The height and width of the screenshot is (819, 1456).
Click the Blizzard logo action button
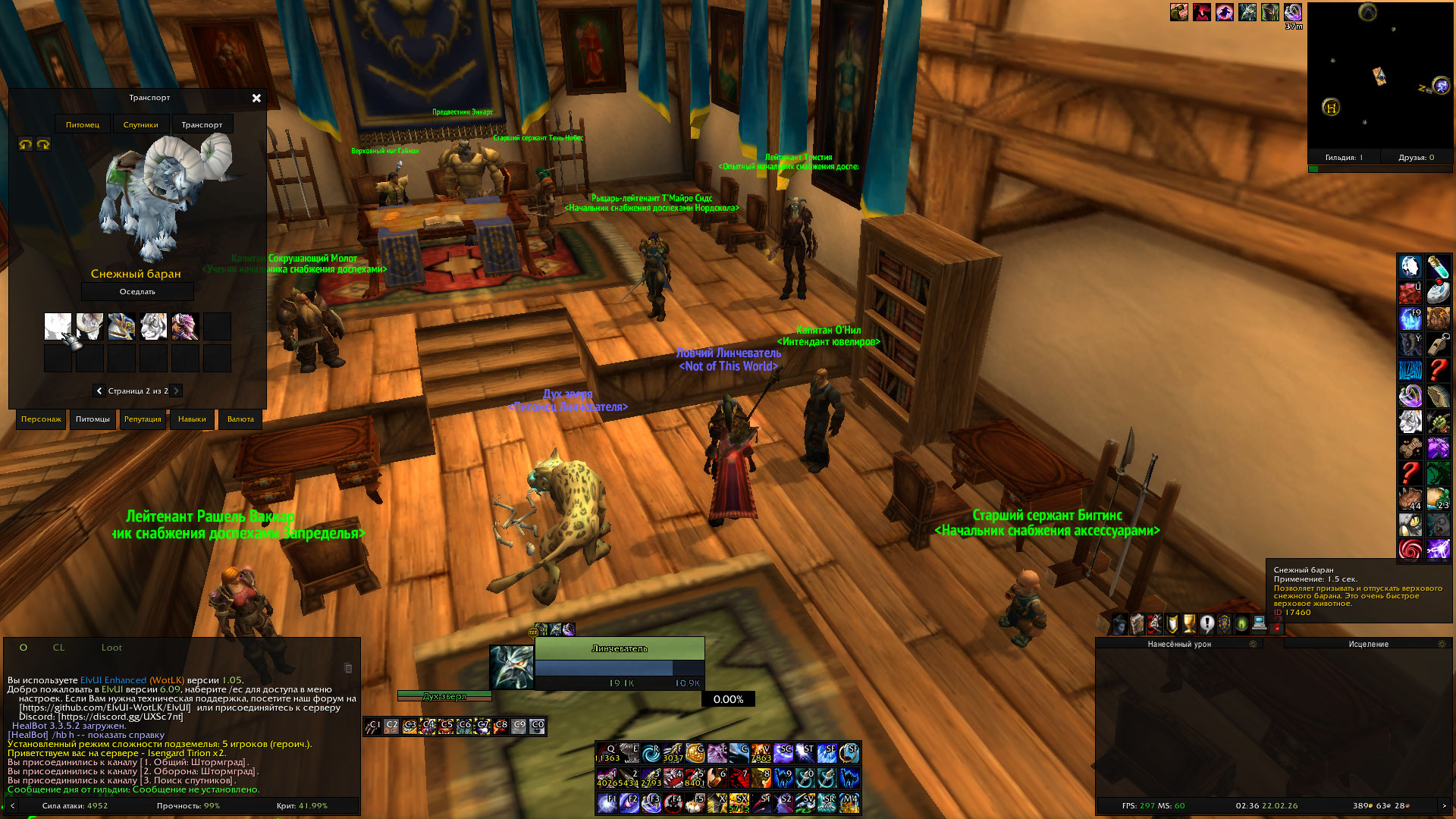(1410, 370)
